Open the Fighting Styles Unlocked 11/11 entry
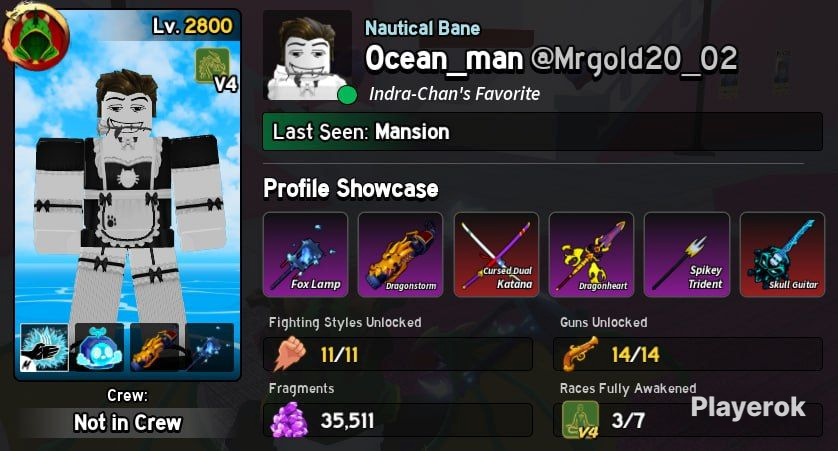This screenshot has width=838, height=451. tap(400, 354)
